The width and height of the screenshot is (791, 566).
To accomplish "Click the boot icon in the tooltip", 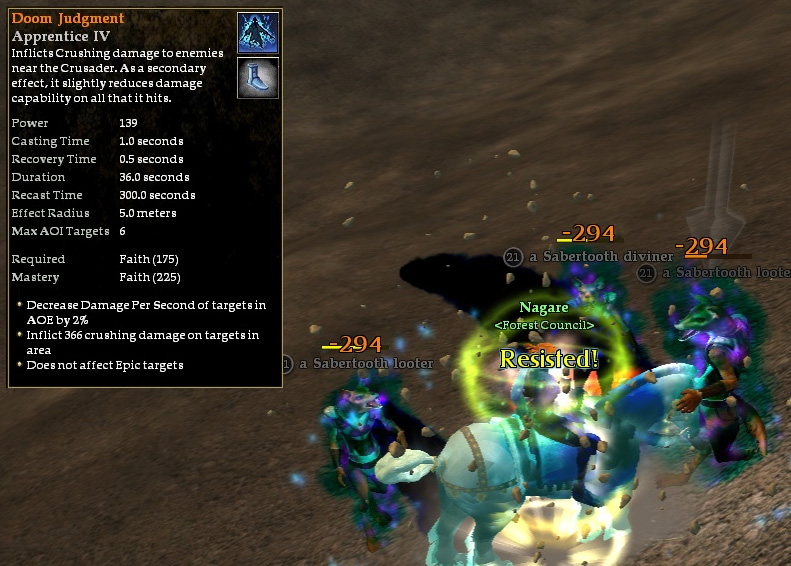I will click(x=258, y=77).
